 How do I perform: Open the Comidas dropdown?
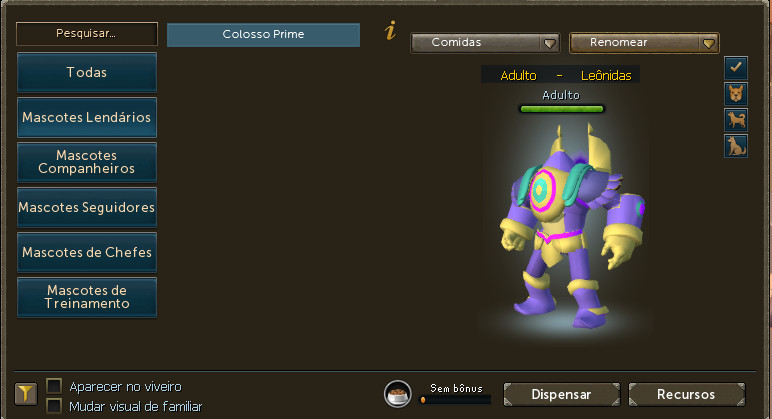tap(485, 43)
